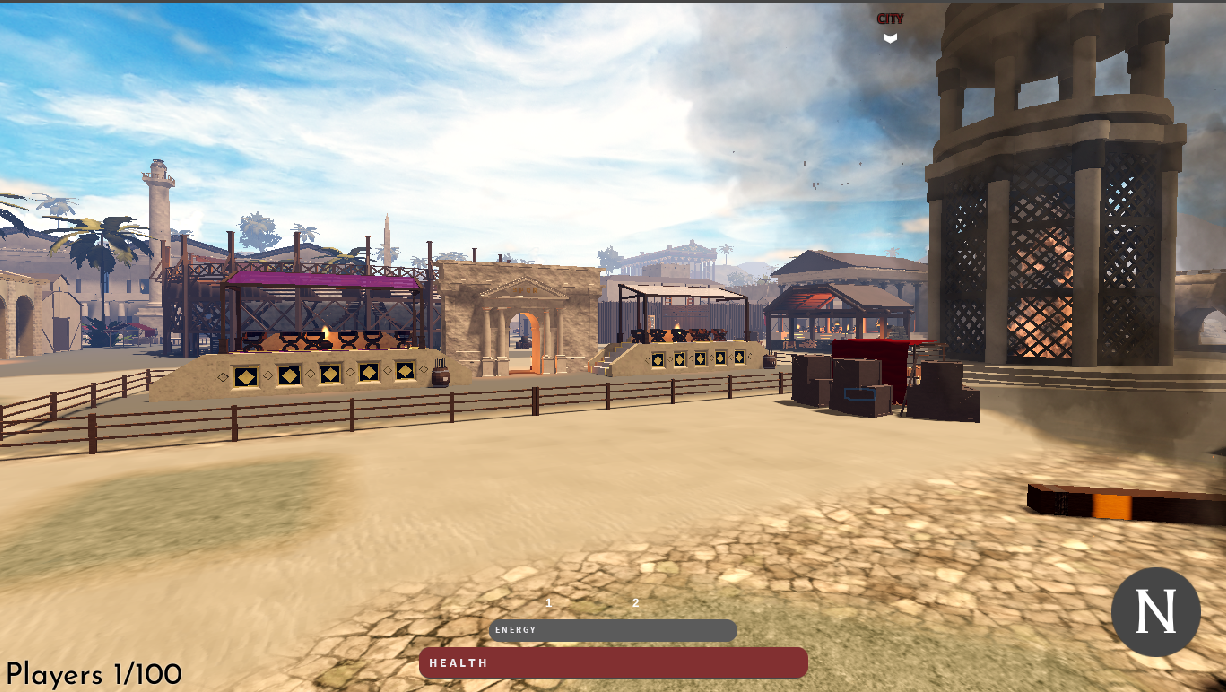Click the circular N compass button

tap(1155, 612)
